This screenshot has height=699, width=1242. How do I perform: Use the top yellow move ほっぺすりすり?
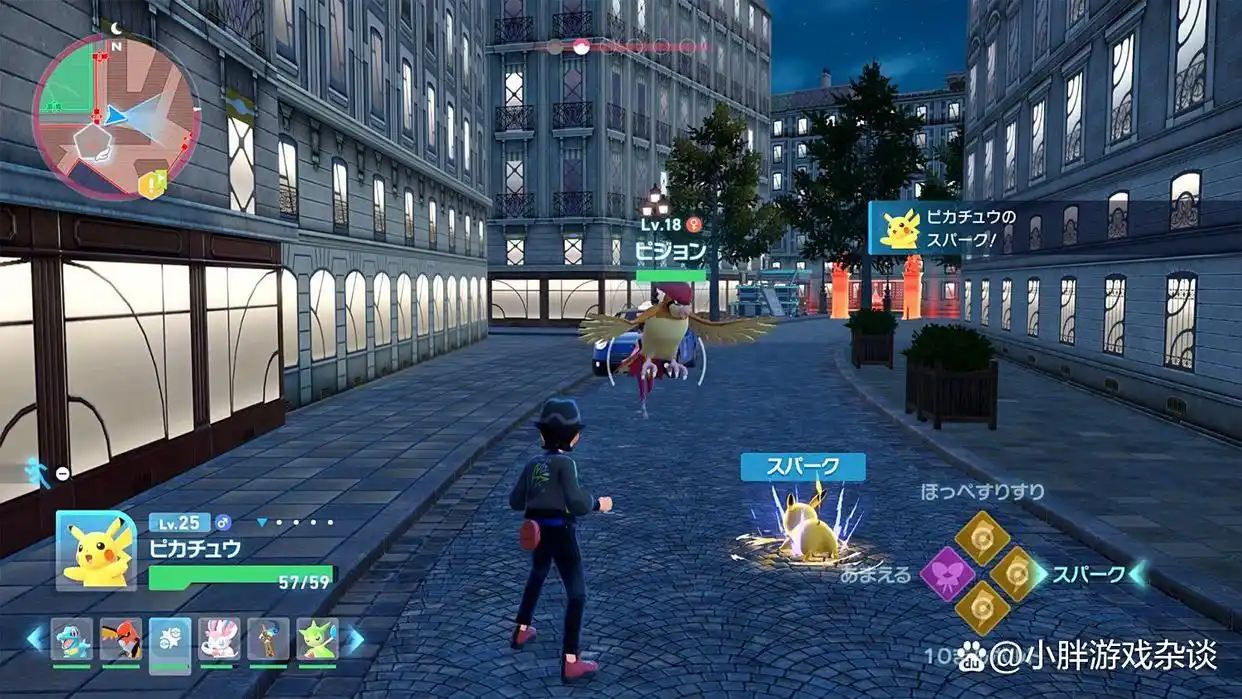(x=982, y=538)
